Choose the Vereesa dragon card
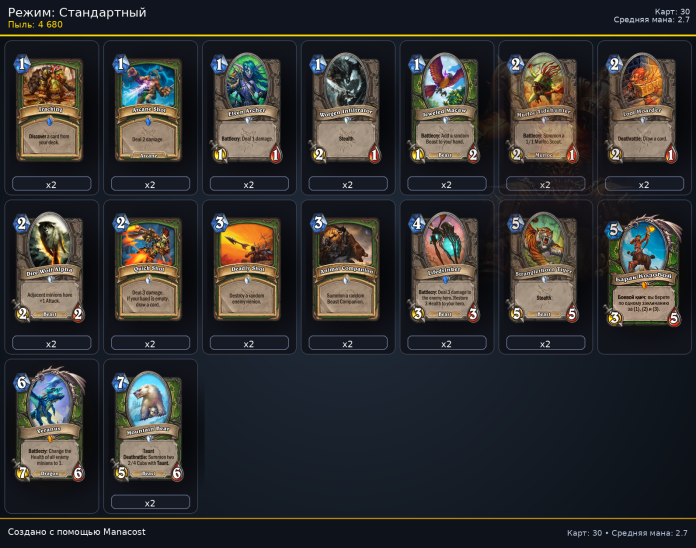The image size is (696, 548). (52, 430)
